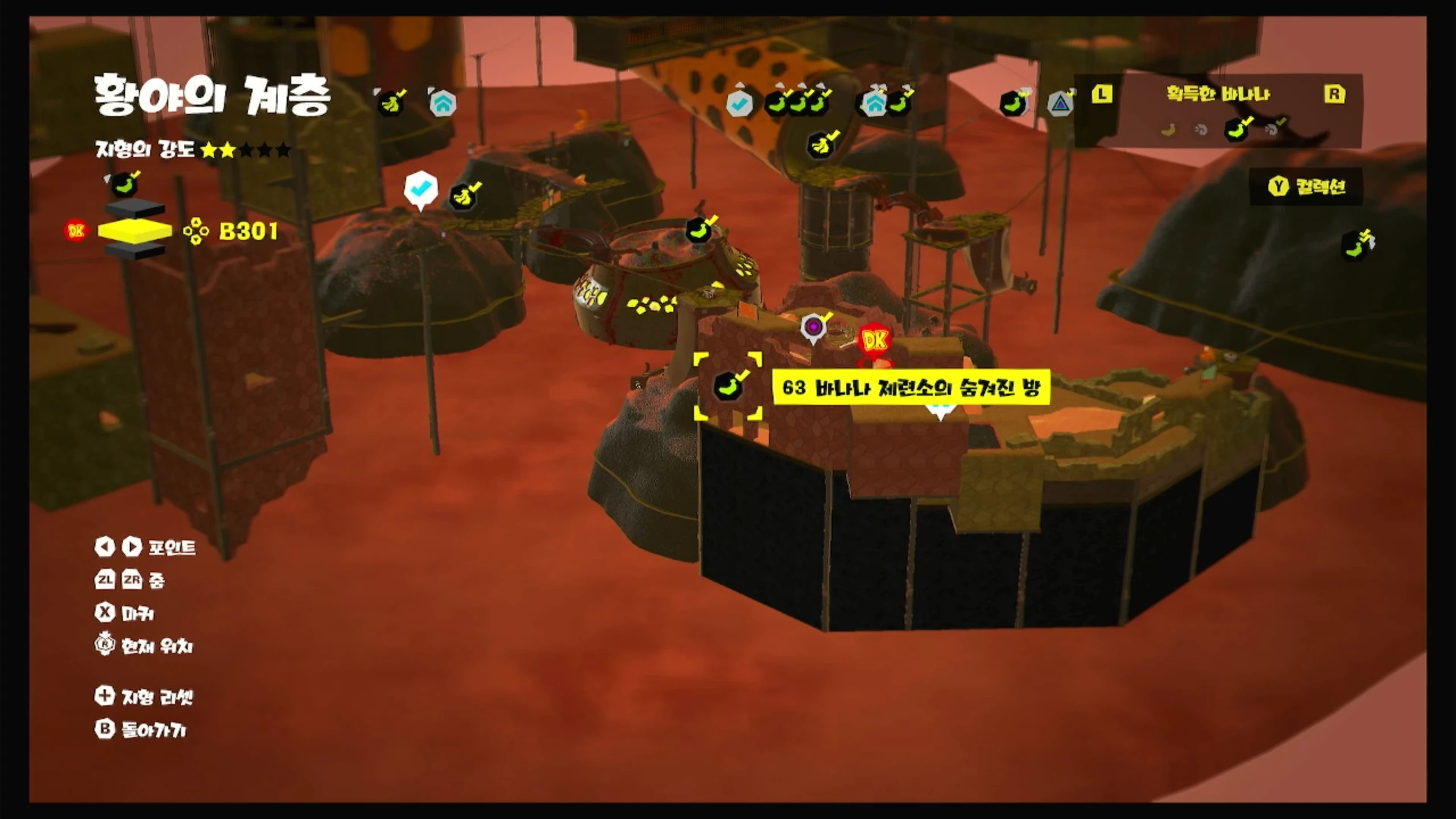Select the white checkmark speech-bubble marker

[421, 188]
